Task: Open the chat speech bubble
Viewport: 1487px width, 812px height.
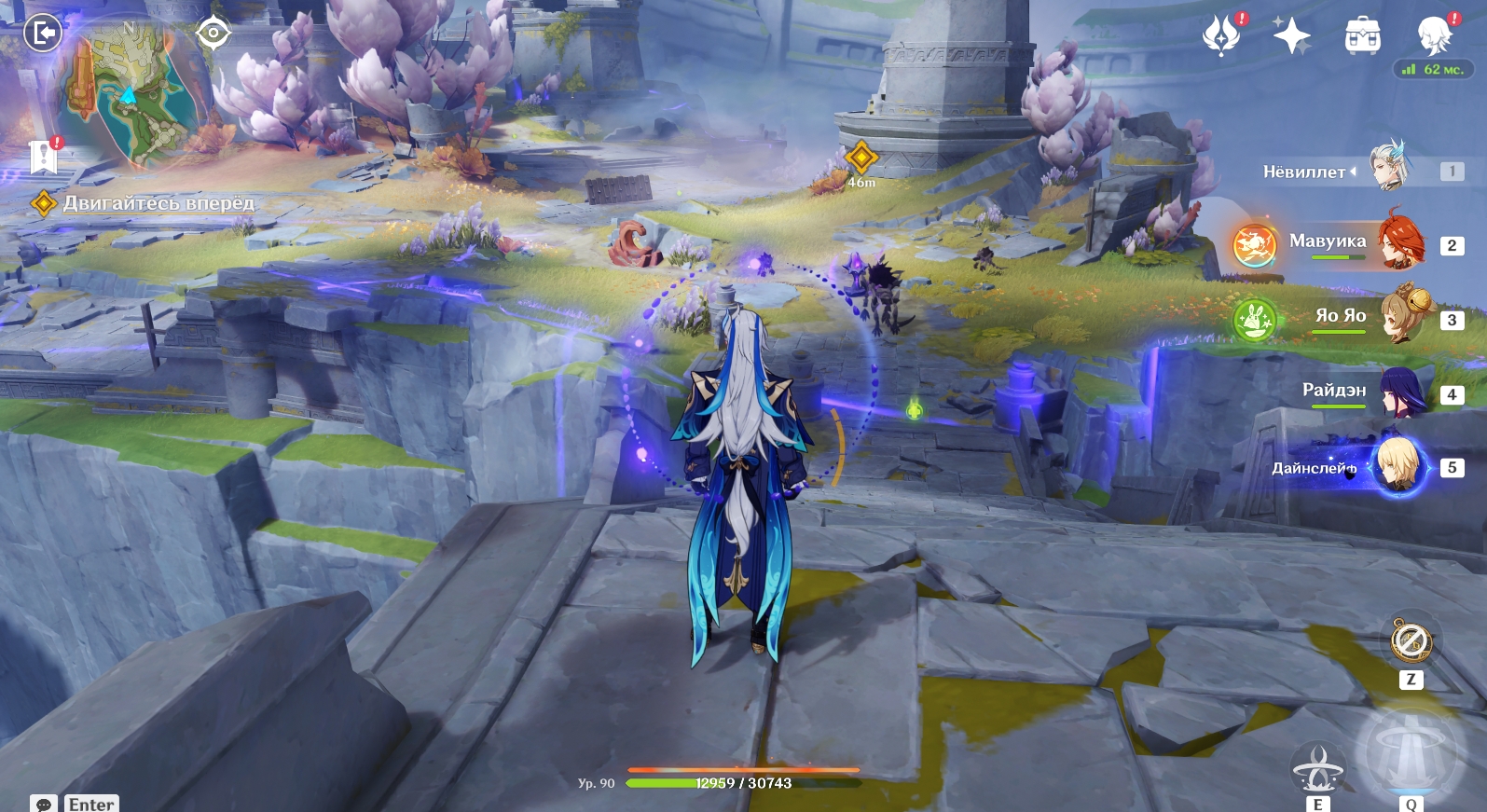Action: (43, 804)
